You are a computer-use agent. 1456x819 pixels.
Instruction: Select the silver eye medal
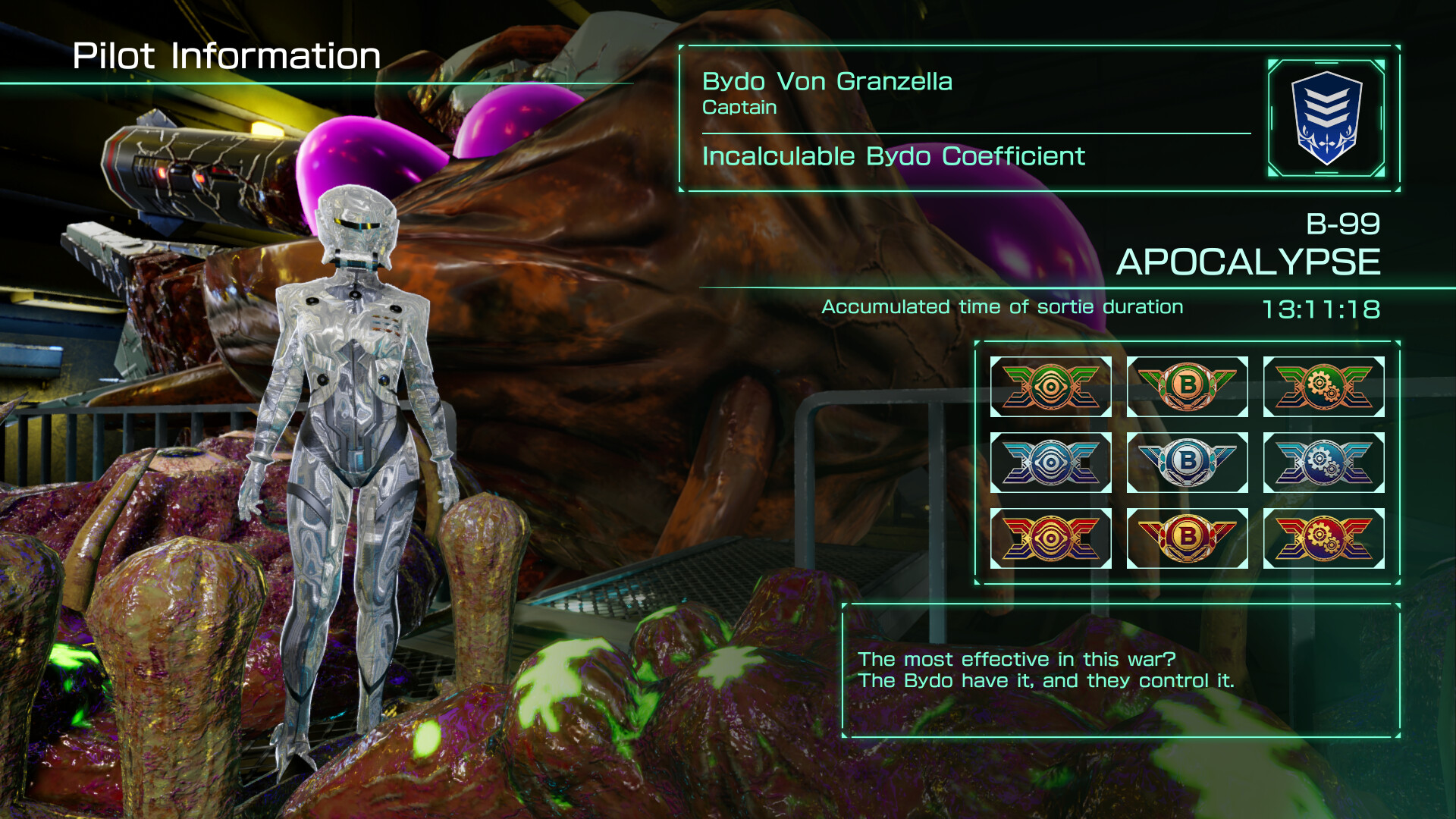[1050, 463]
